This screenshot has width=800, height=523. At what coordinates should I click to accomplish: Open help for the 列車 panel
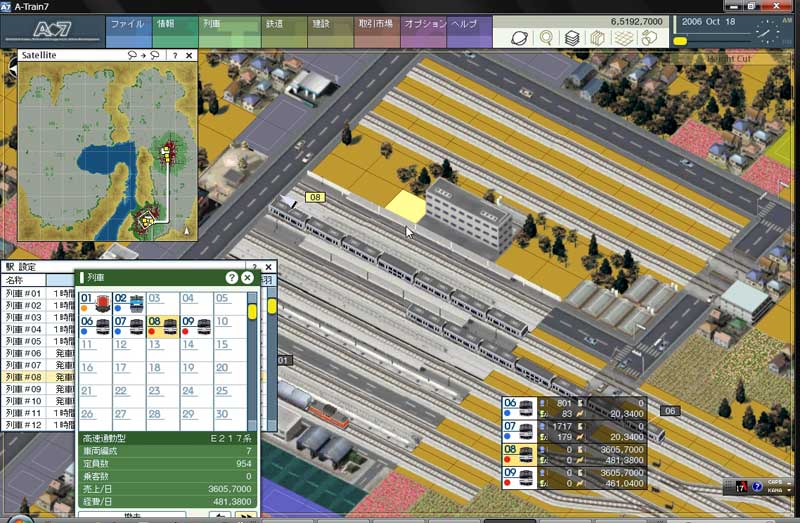[x=231, y=278]
